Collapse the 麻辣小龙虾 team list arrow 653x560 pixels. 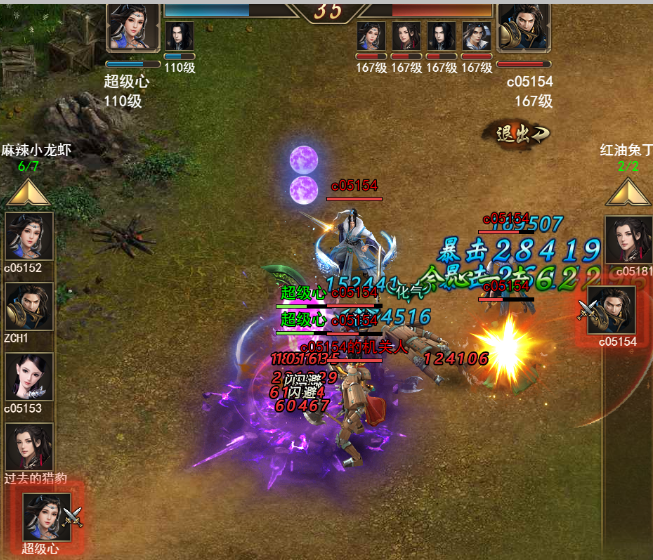pyautogui.click(x=29, y=190)
